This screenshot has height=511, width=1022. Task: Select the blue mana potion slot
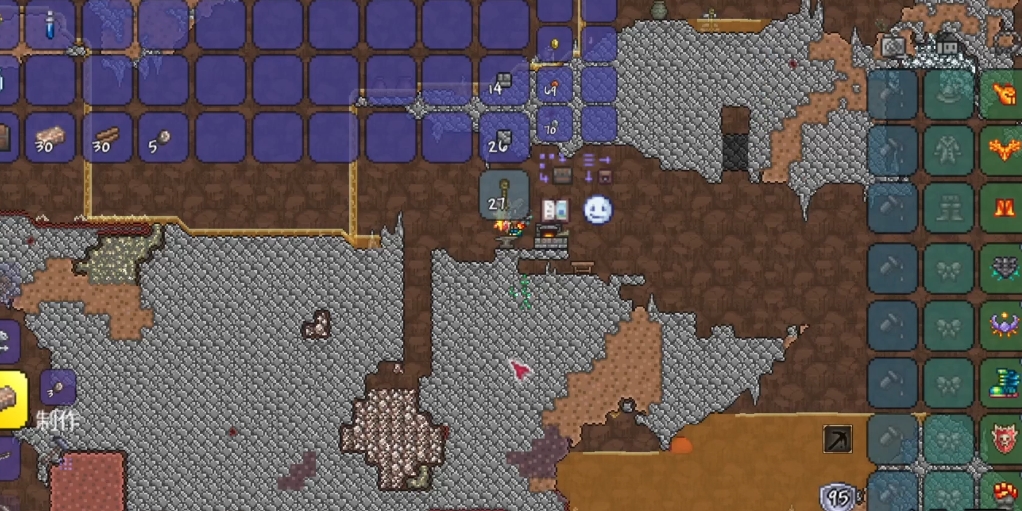coord(49,25)
